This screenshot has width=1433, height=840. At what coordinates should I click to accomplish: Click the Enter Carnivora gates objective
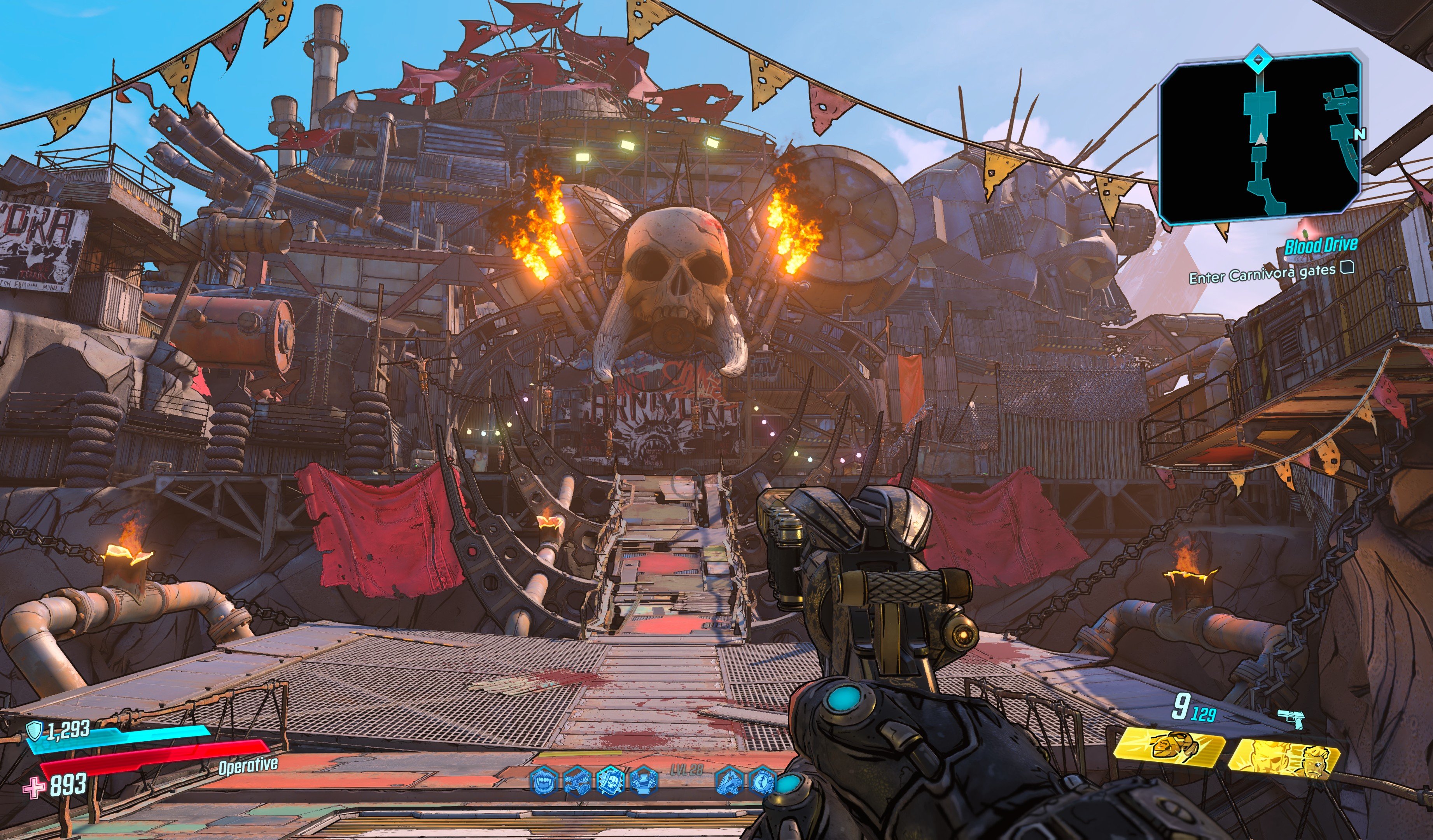tap(1262, 274)
